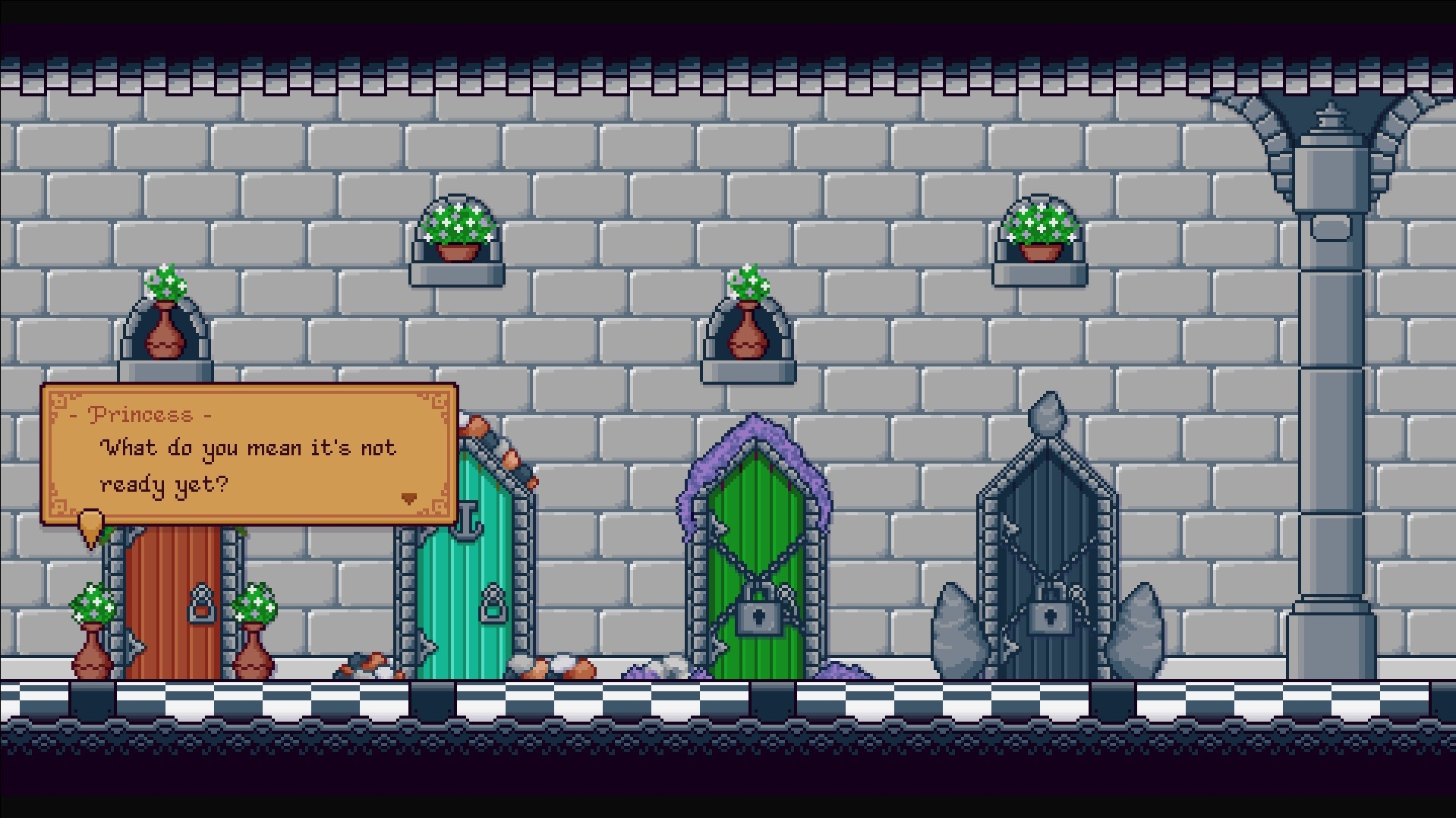1456x818 pixels.
Task: Advance dialogue with the down arrow
Action: click(408, 499)
